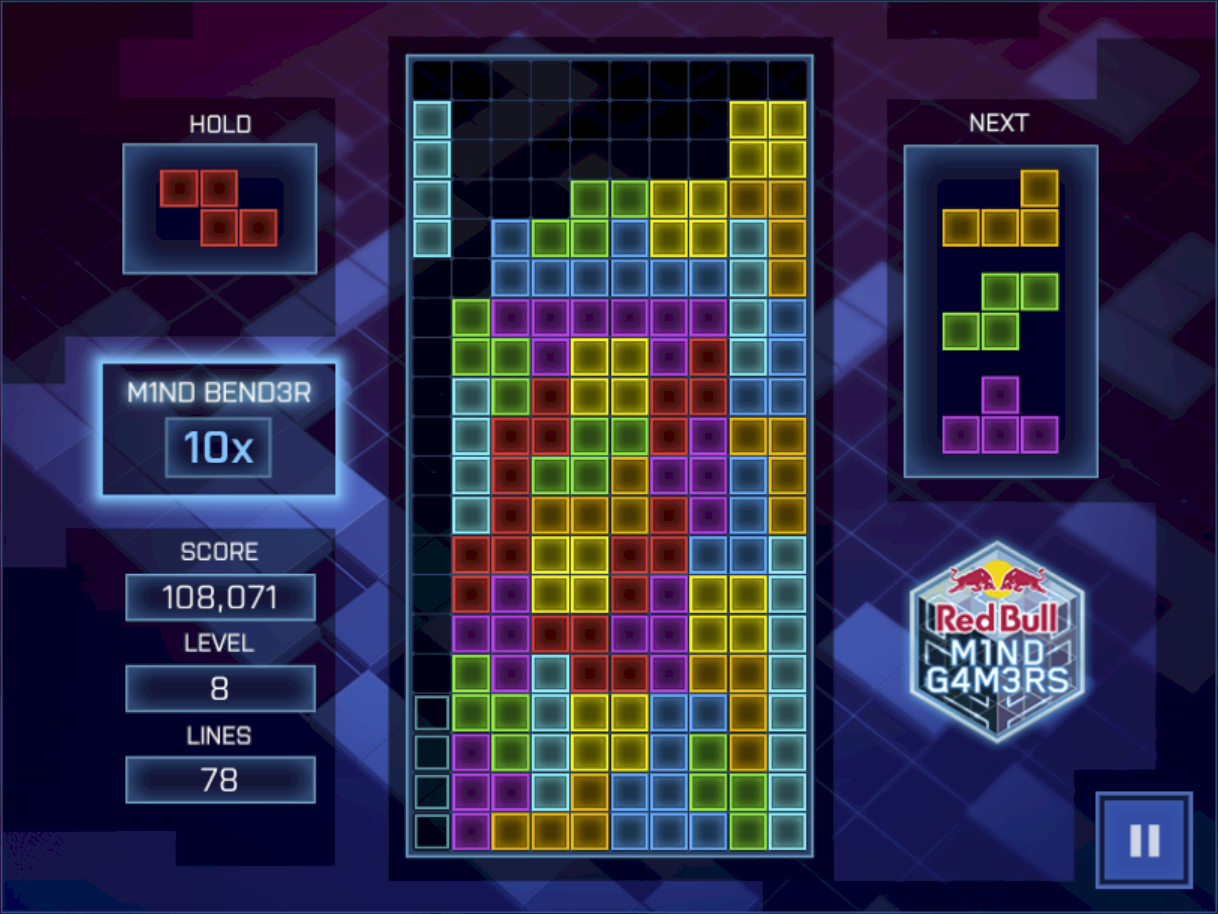
Task: Pause the game with the pause button
Action: click(1144, 840)
